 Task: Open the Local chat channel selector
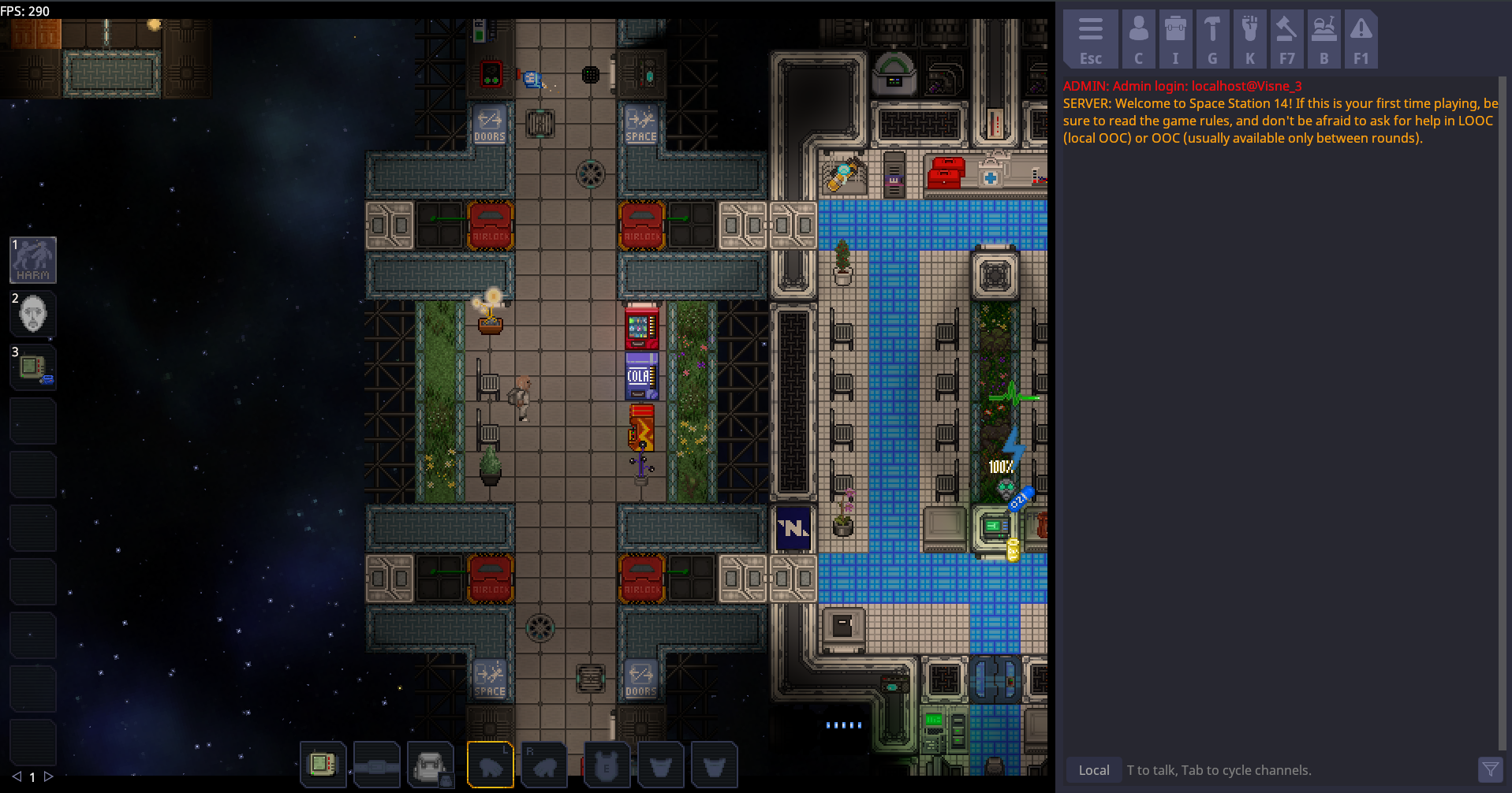(1092, 769)
